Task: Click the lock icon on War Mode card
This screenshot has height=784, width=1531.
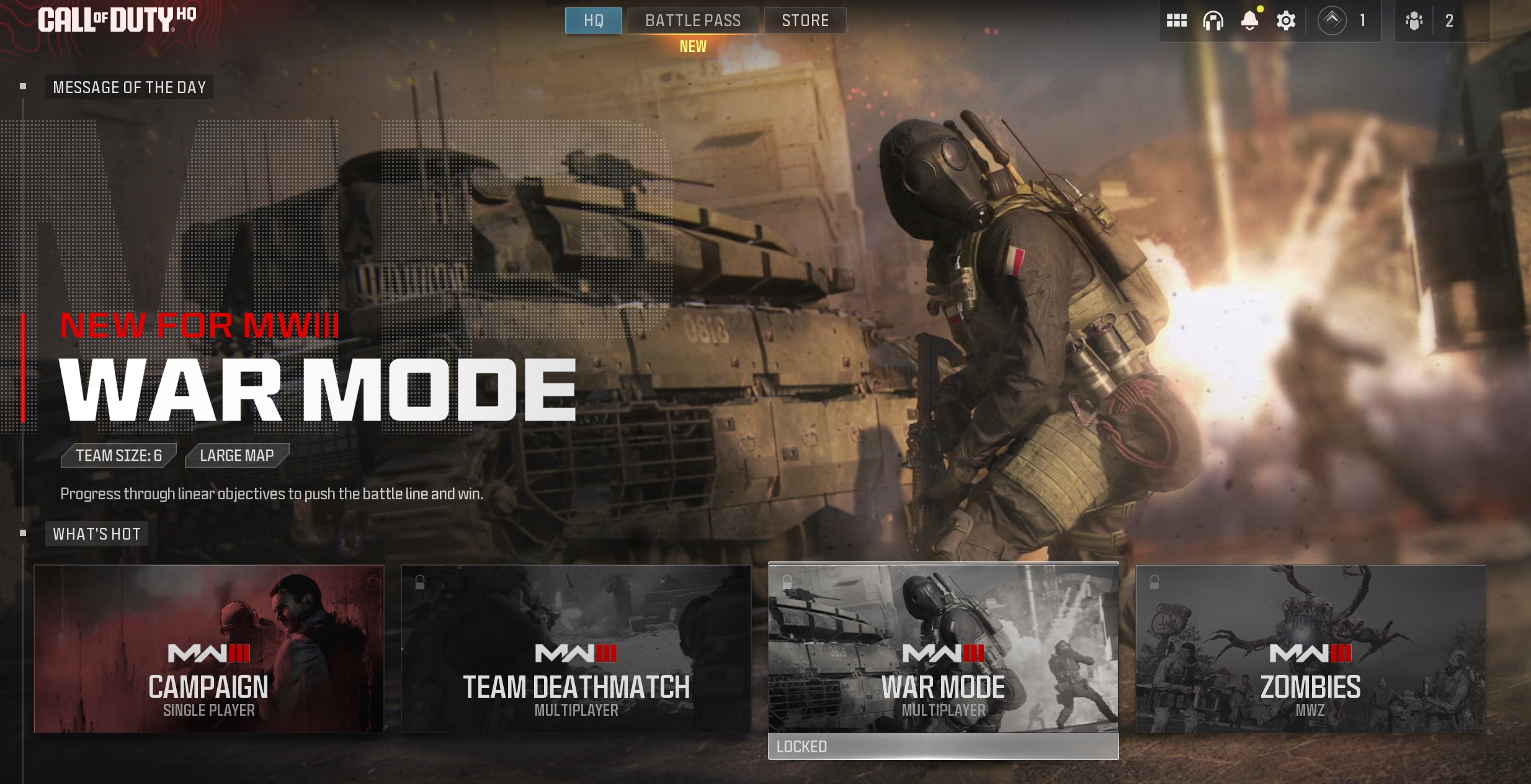Action: coord(787,582)
